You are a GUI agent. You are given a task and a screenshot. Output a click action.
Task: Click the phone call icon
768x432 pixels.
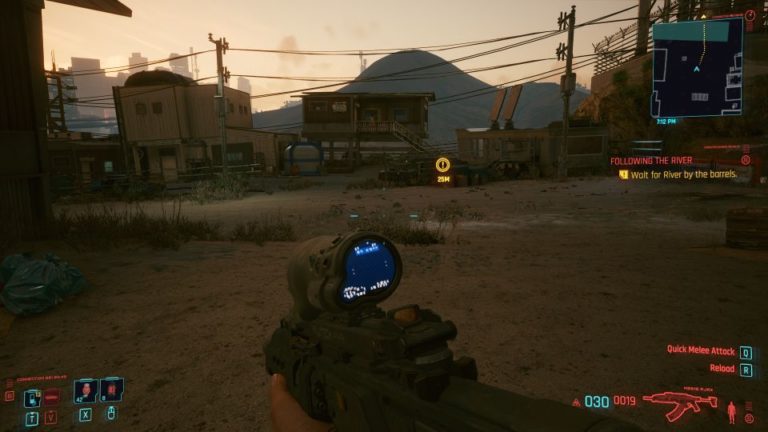32,397
